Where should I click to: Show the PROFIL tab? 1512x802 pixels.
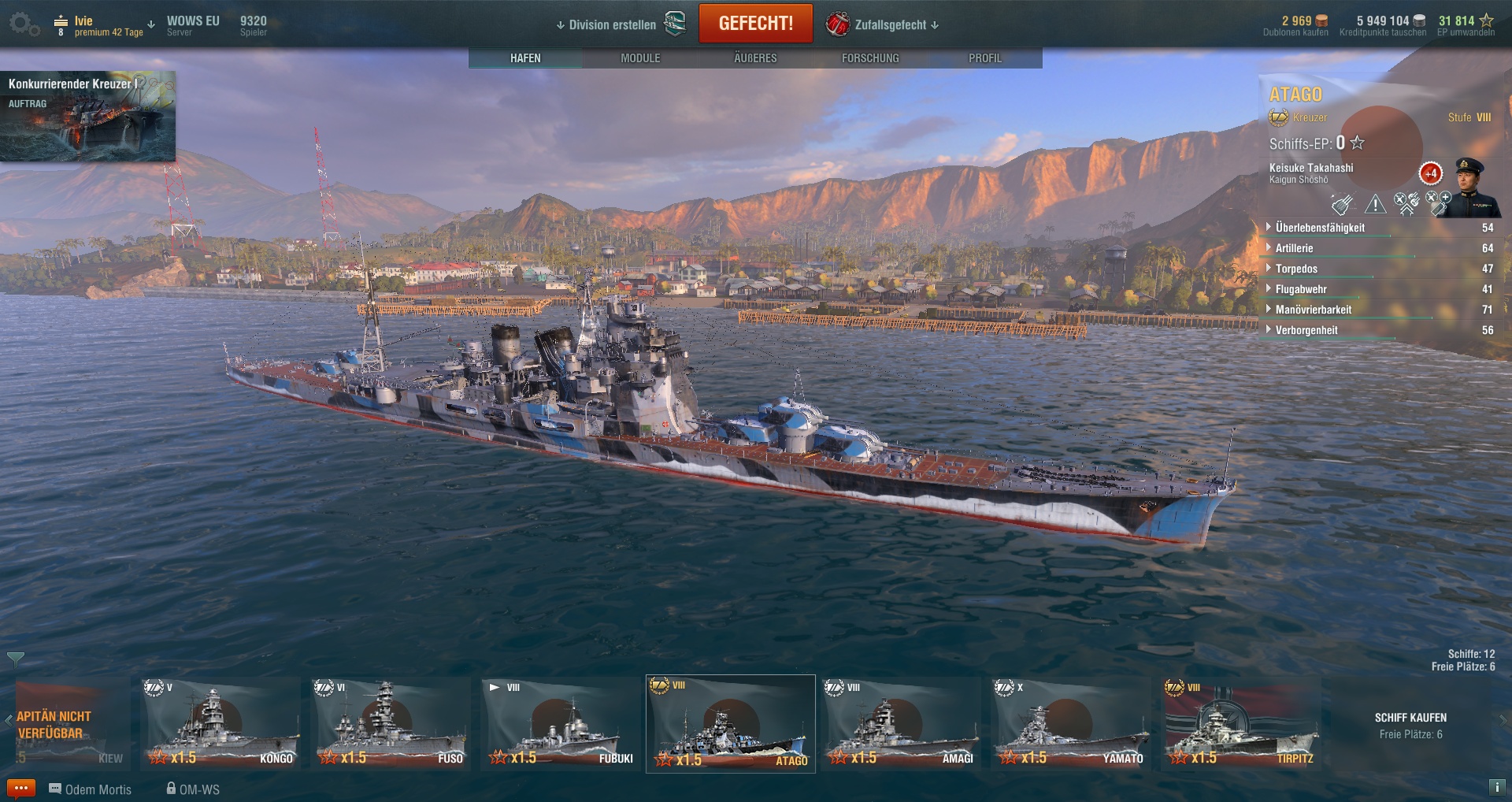pyautogui.click(x=984, y=58)
